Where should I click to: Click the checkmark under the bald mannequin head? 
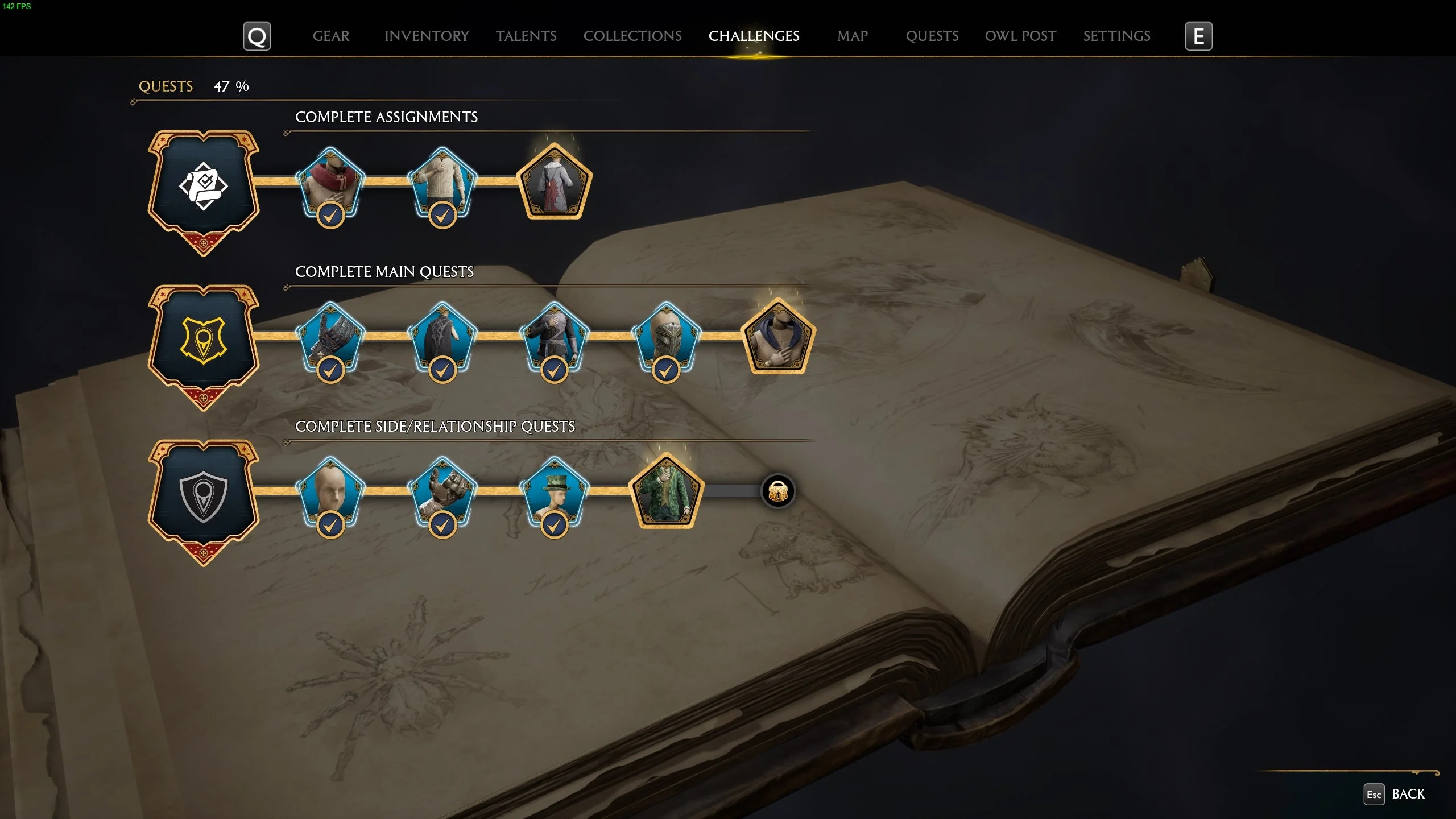[x=330, y=525]
